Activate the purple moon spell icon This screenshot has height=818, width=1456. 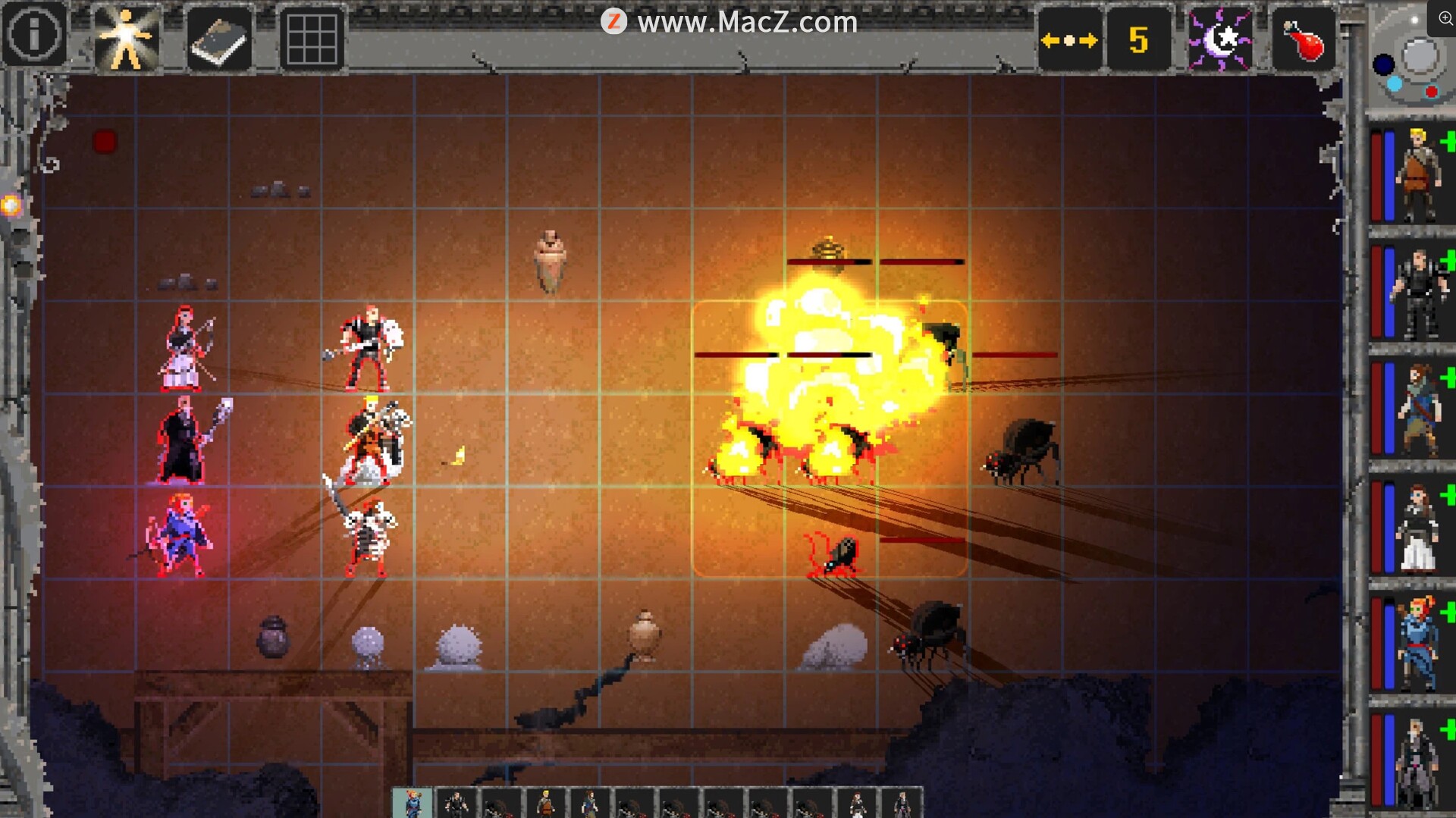click(1219, 39)
